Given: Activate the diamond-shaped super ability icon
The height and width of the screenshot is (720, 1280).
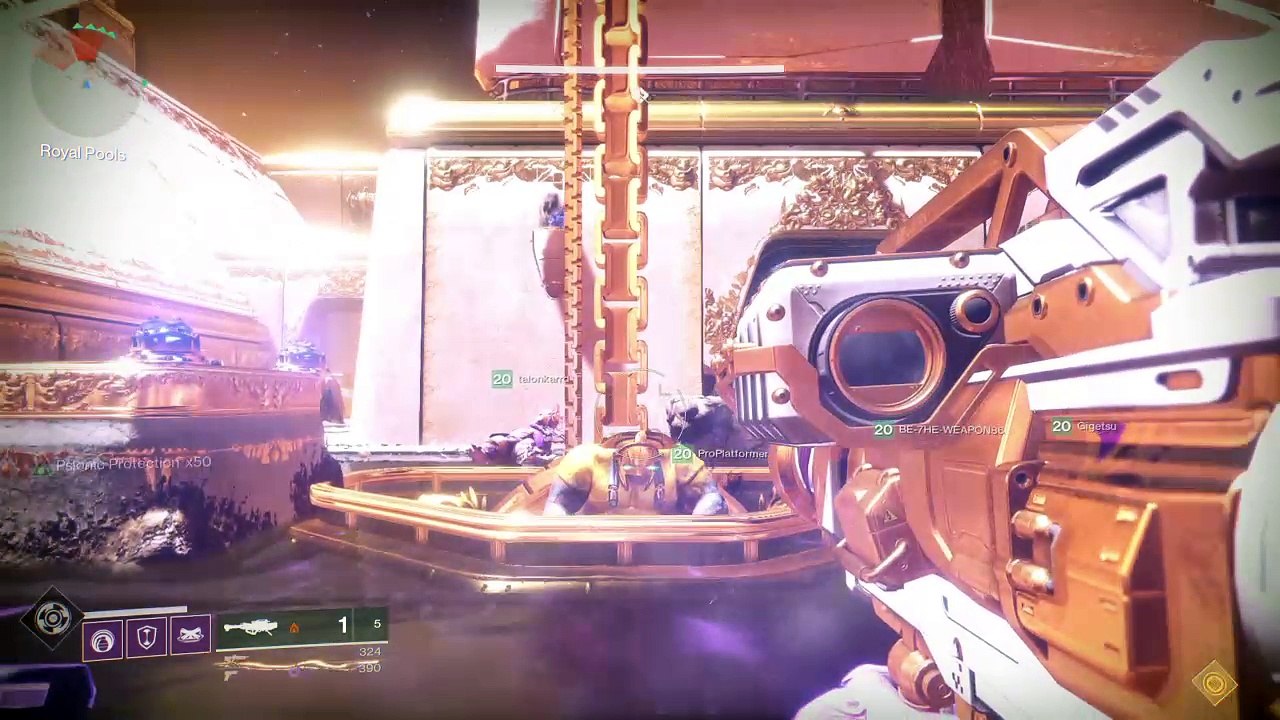Looking at the screenshot, I should pyautogui.click(x=51, y=620).
